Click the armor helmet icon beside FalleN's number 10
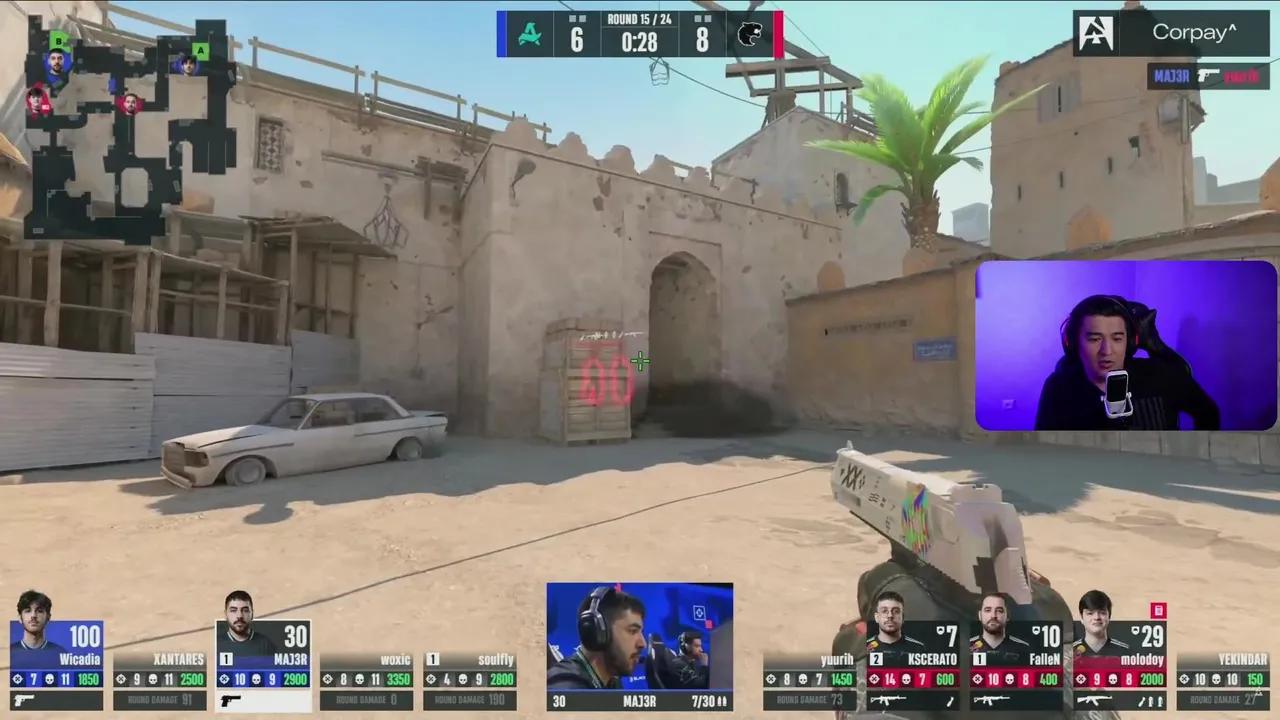 [1034, 632]
